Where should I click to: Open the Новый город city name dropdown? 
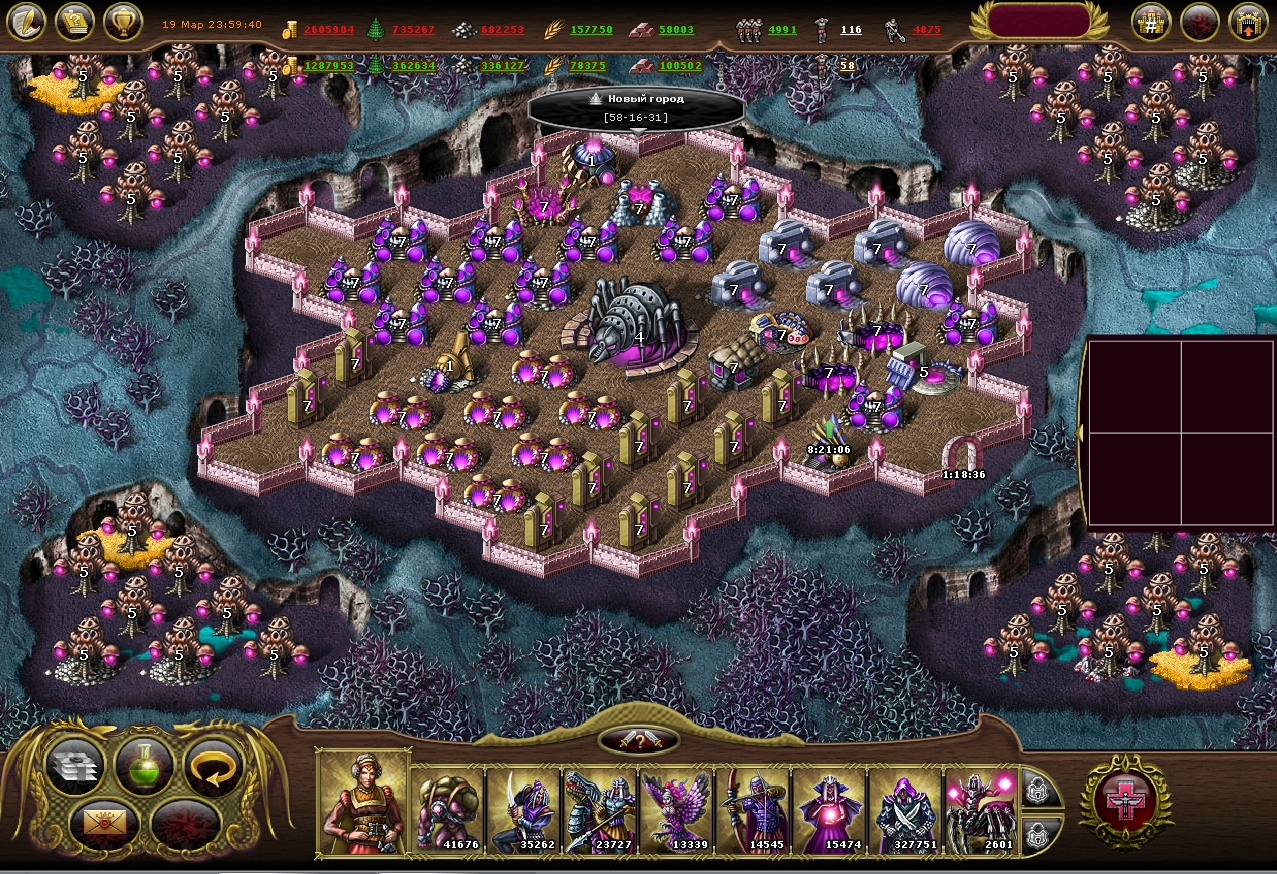point(637,108)
